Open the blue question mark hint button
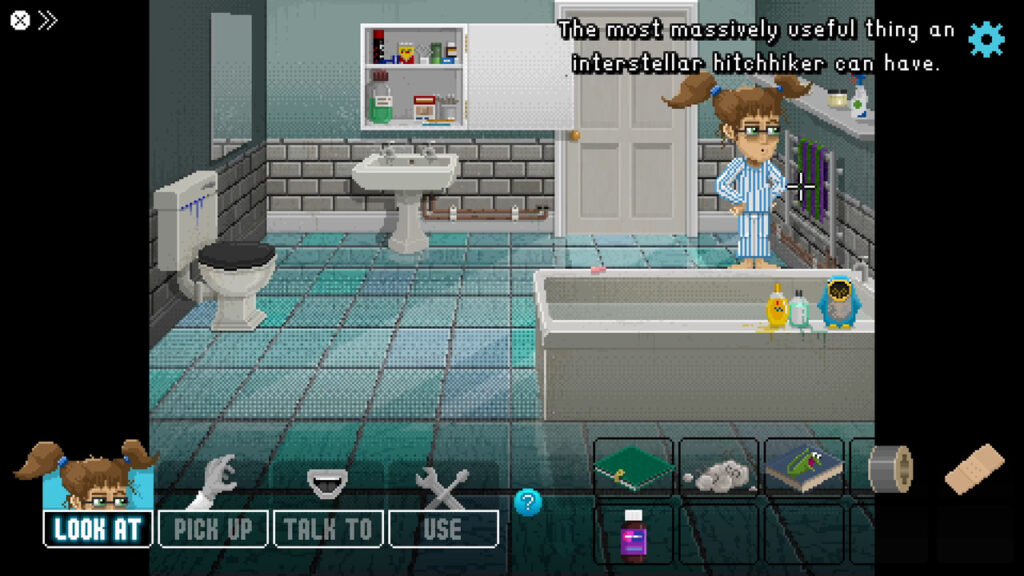The height and width of the screenshot is (576, 1024). 528,502
